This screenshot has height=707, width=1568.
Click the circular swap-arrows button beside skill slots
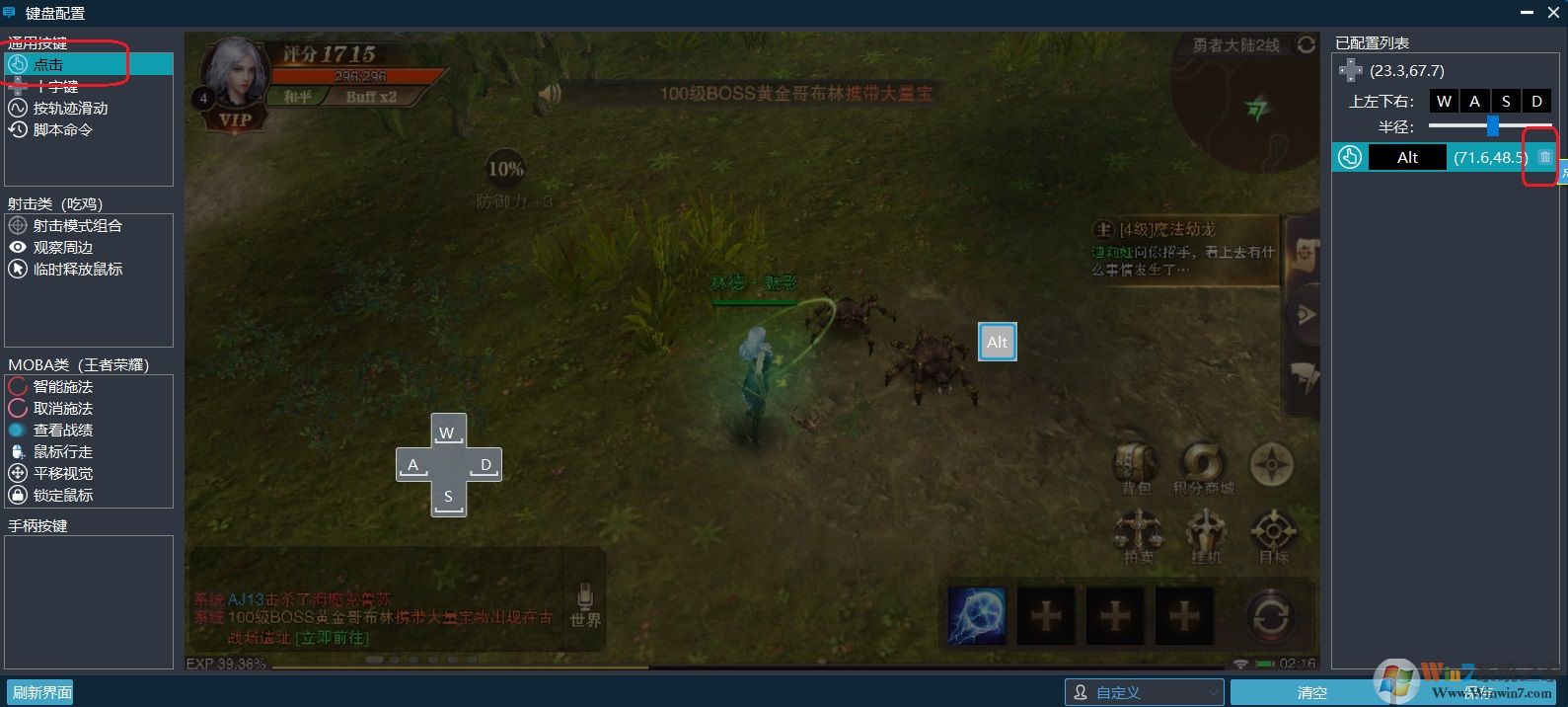(x=1271, y=616)
